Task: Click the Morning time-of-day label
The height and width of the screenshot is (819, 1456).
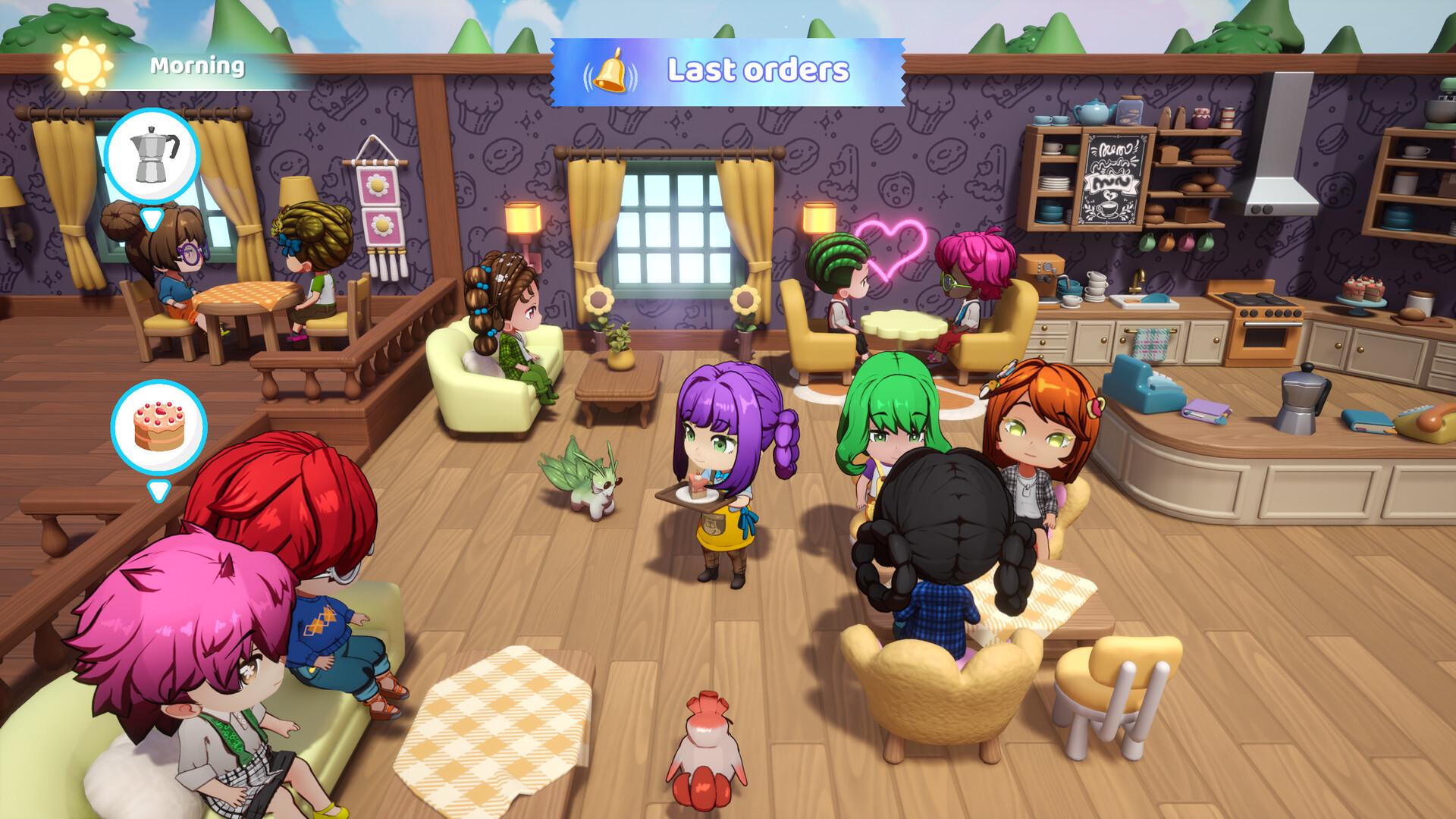Action: (x=196, y=67)
